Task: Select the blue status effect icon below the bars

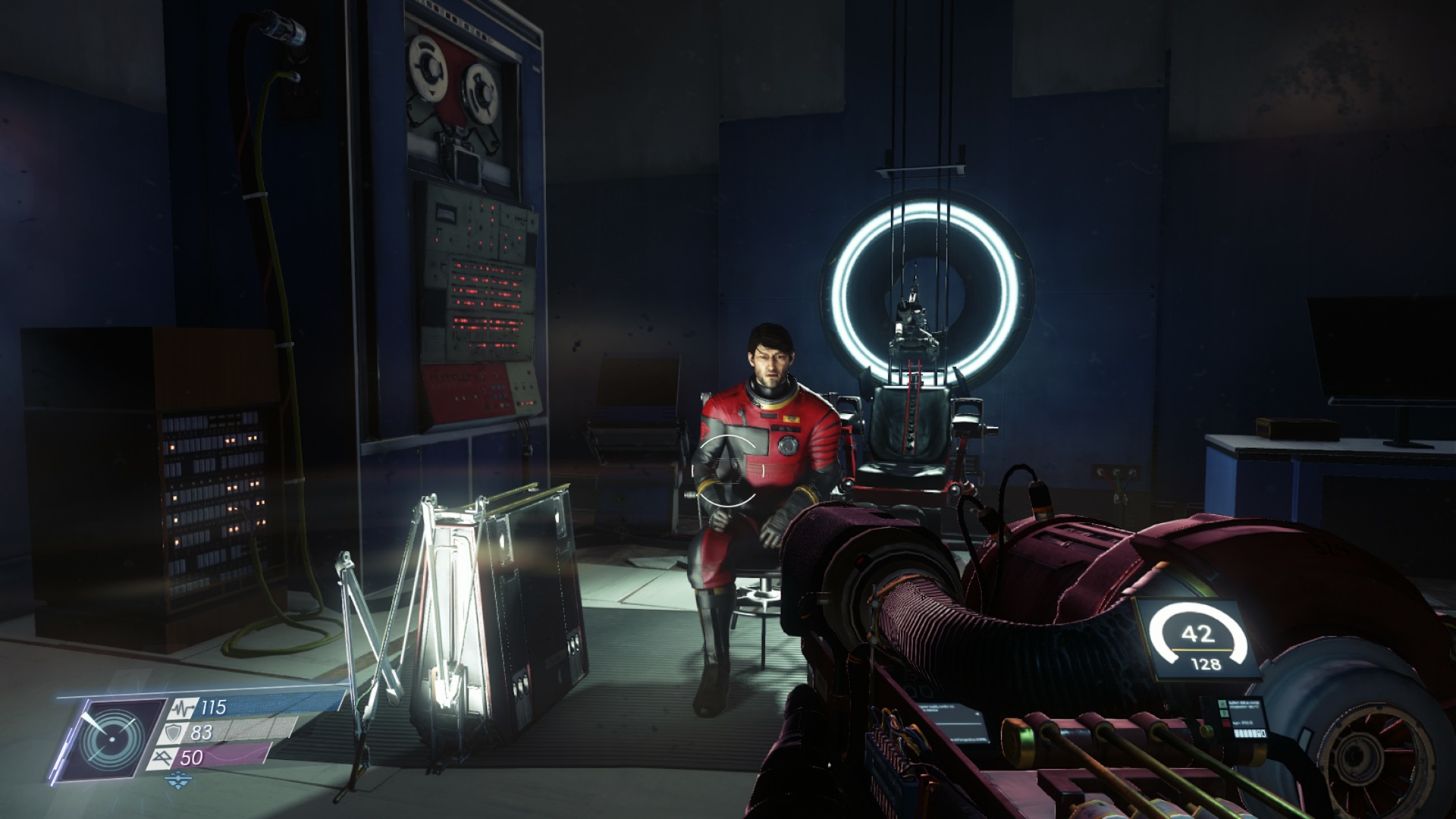Action: (179, 777)
